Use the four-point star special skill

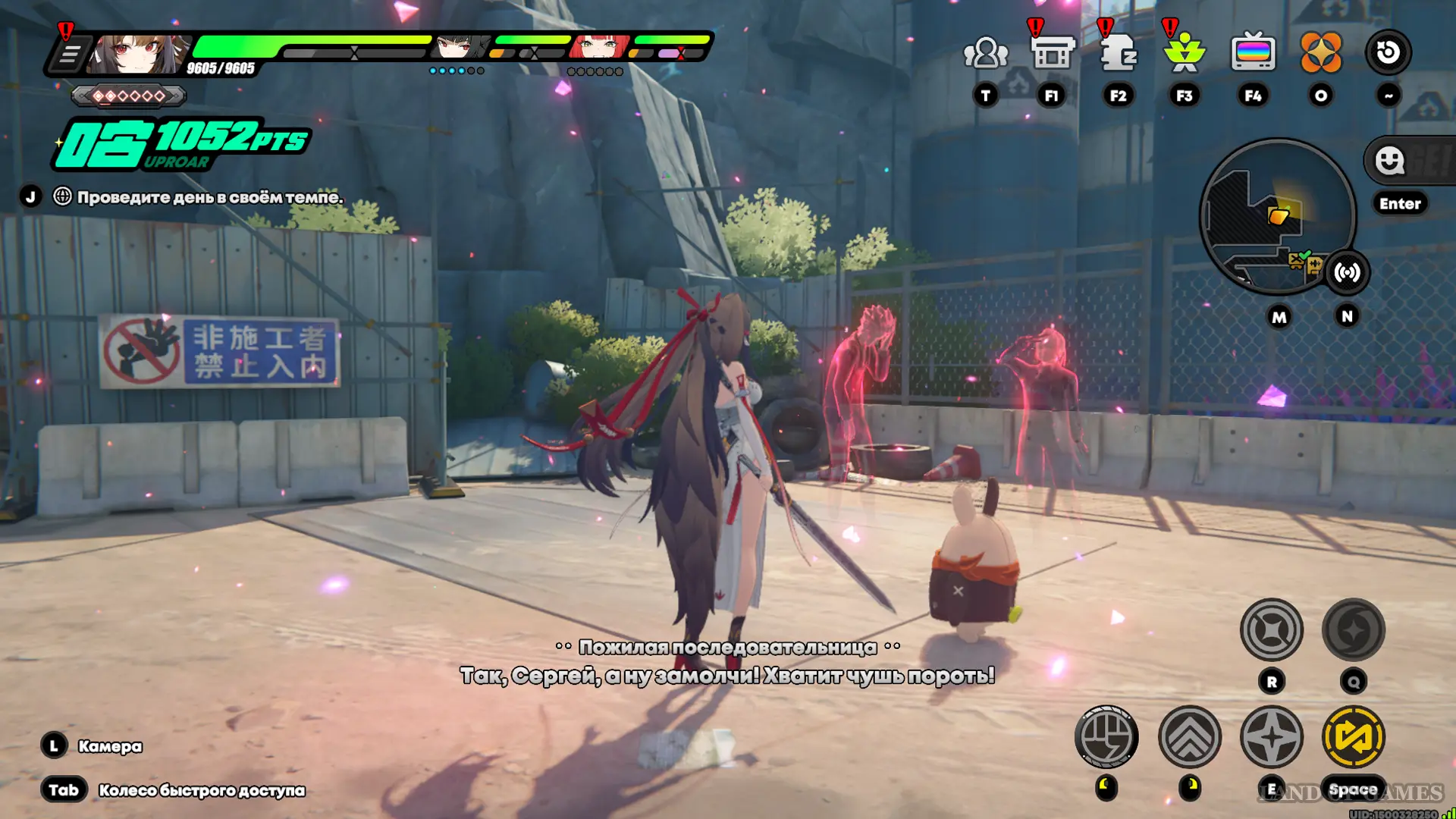click(1271, 736)
